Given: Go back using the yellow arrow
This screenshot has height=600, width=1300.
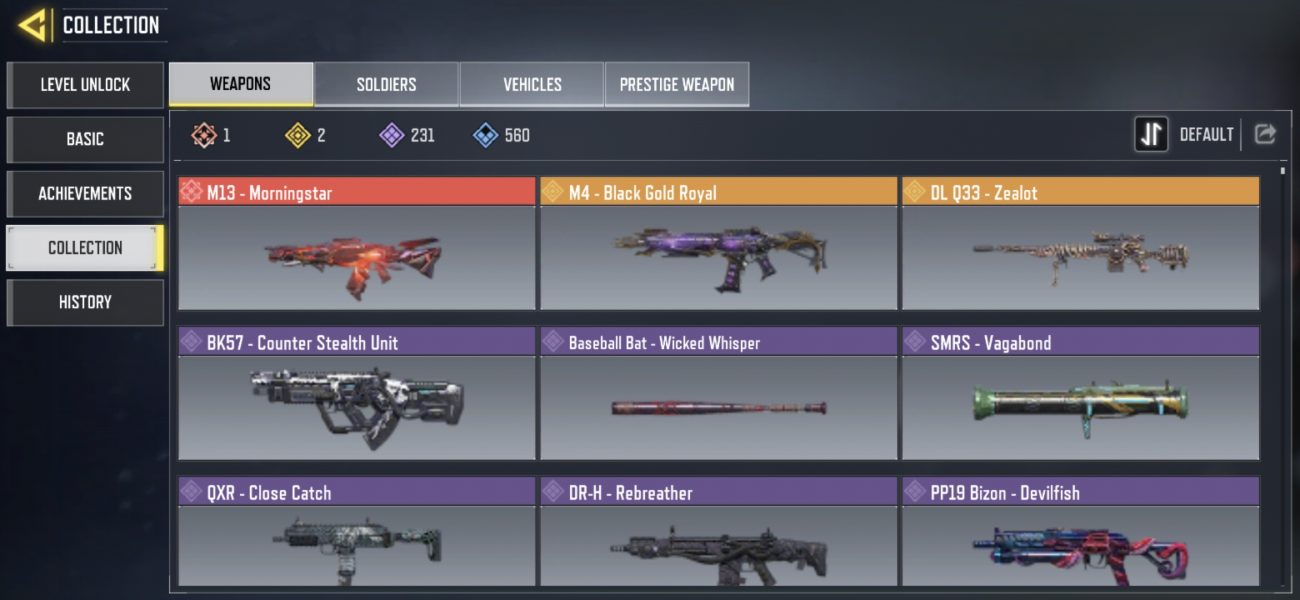Looking at the screenshot, I should tap(35, 25).
